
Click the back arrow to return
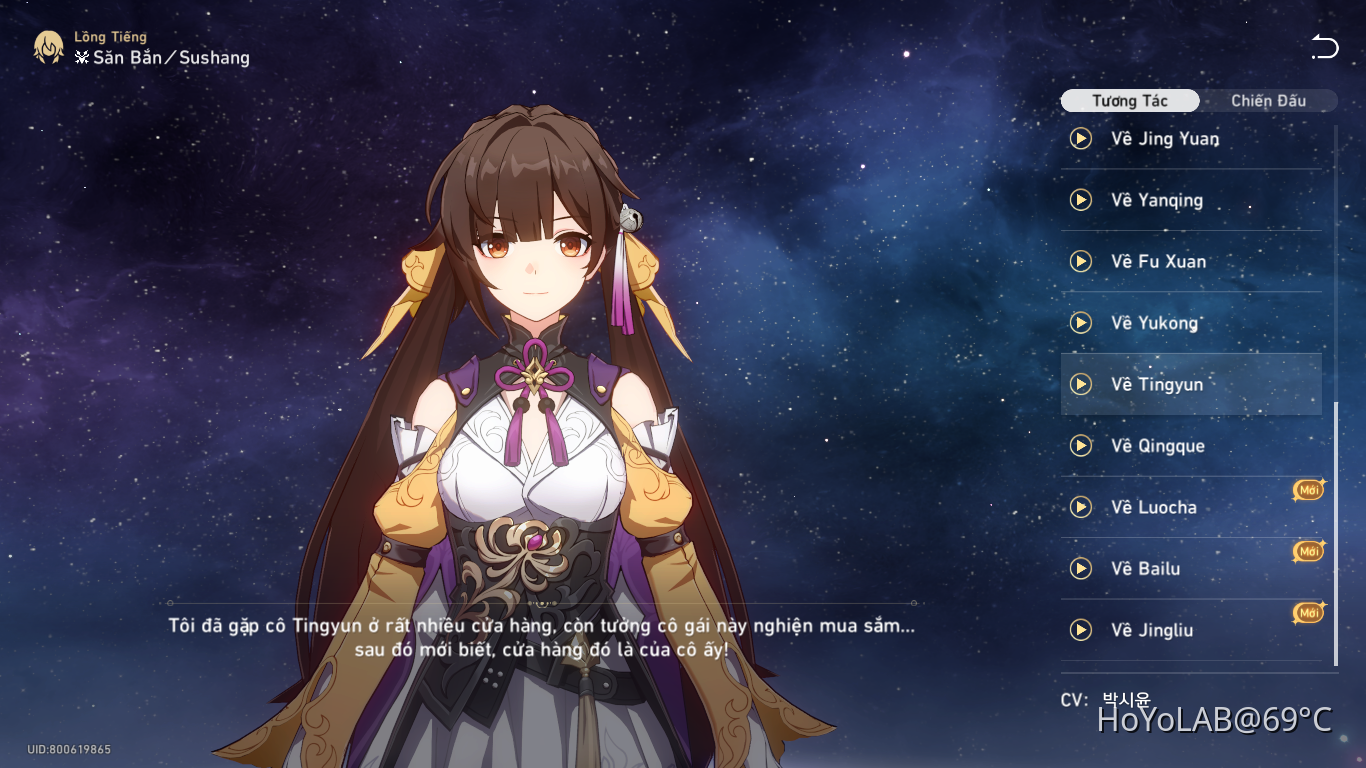pyautogui.click(x=1325, y=45)
